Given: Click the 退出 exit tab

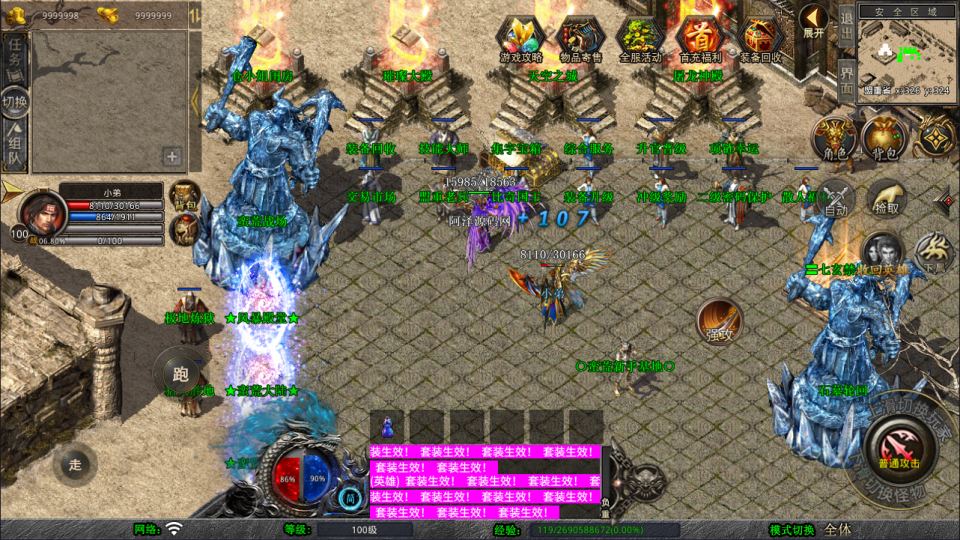Looking at the screenshot, I should [845, 29].
